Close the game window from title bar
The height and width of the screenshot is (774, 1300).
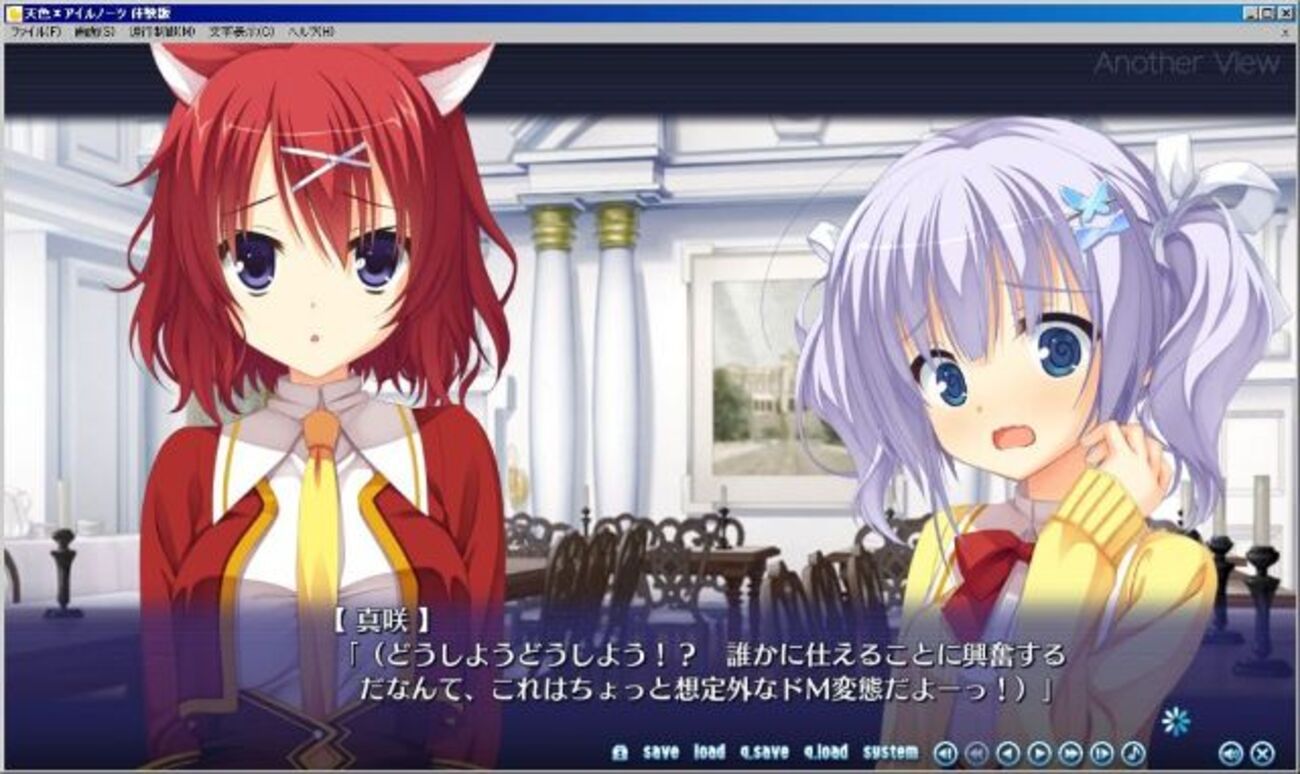pyautogui.click(x=1286, y=13)
